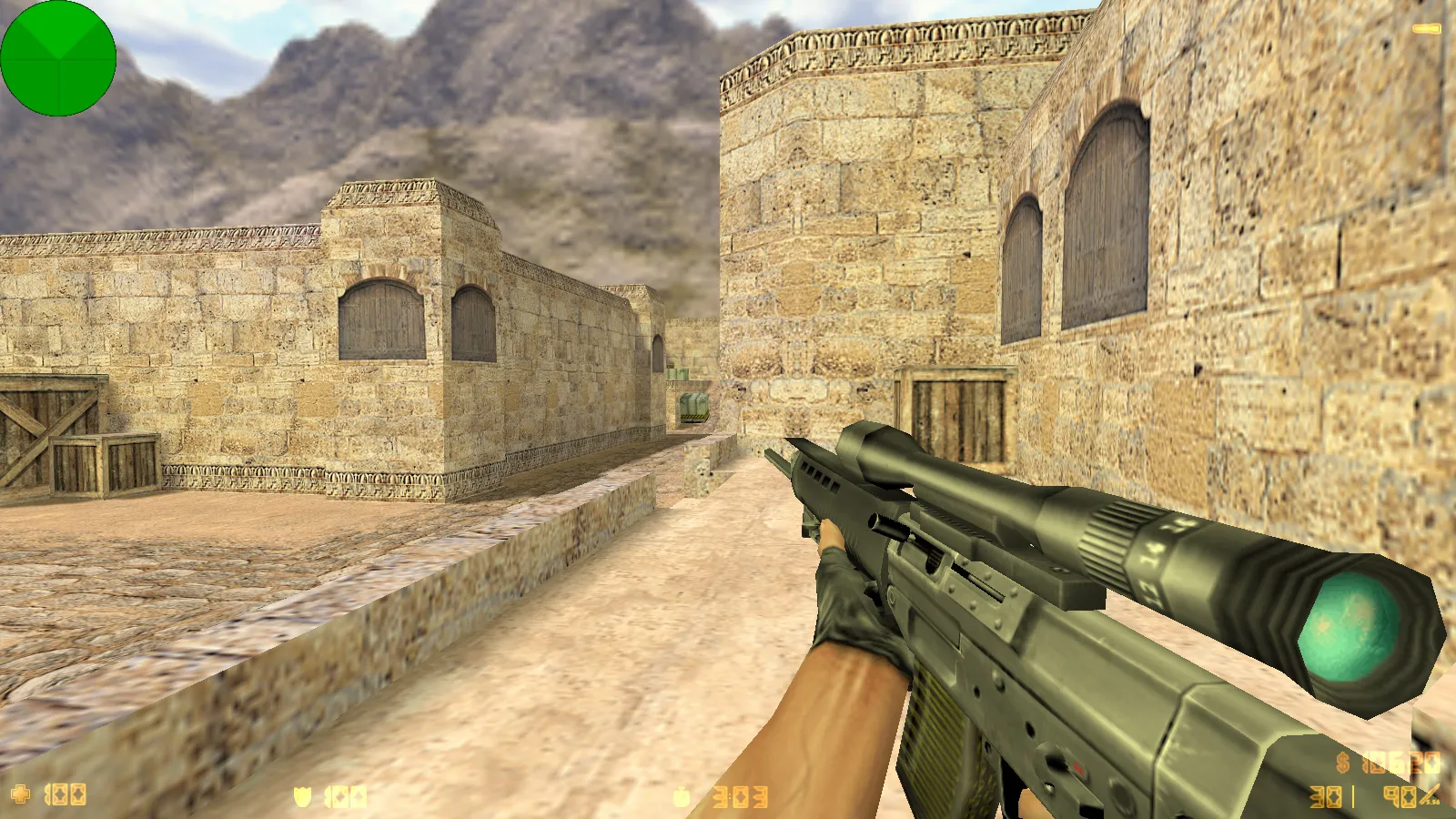Click the kevlar armor shield icon

point(302,797)
